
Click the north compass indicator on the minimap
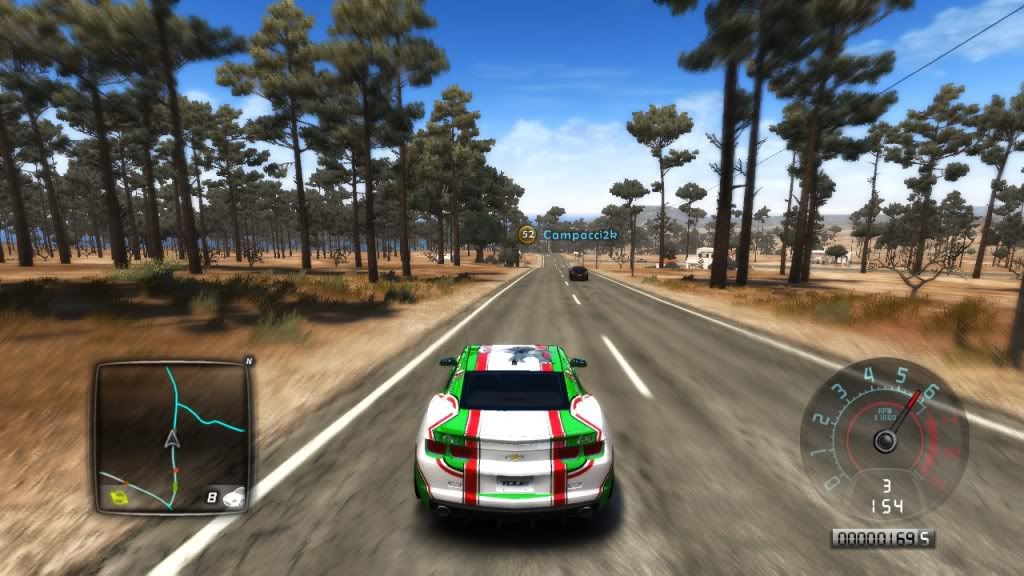(x=249, y=360)
